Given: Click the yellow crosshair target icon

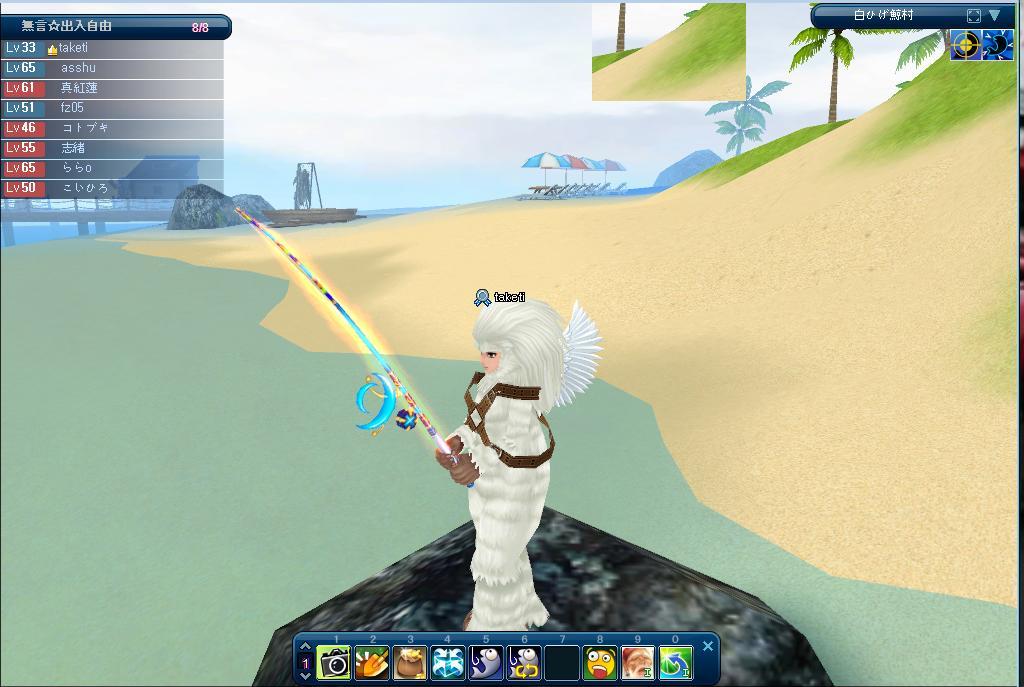Looking at the screenshot, I should click(x=965, y=45).
